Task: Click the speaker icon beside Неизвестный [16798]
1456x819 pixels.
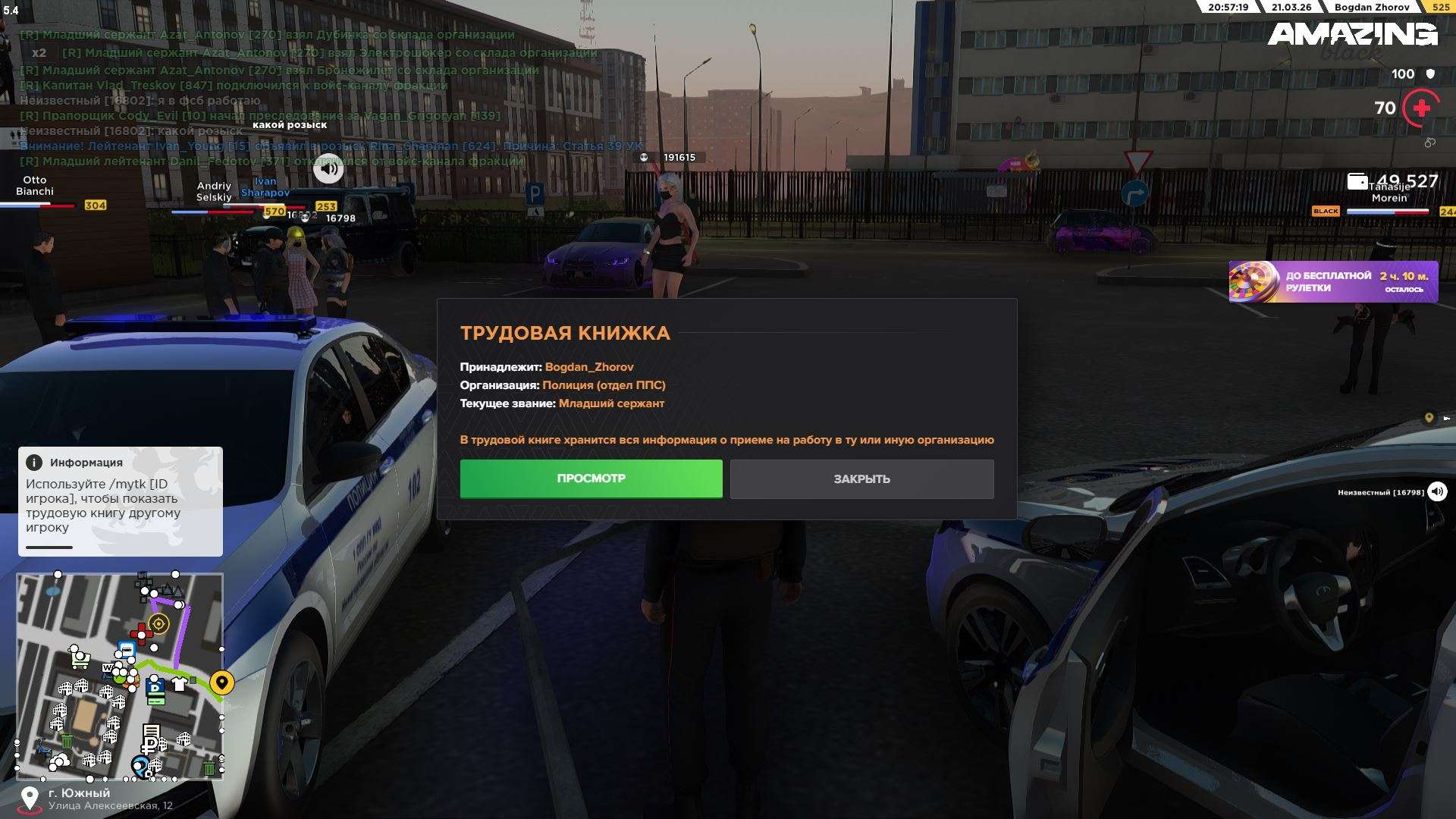Action: tap(1437, 492)
